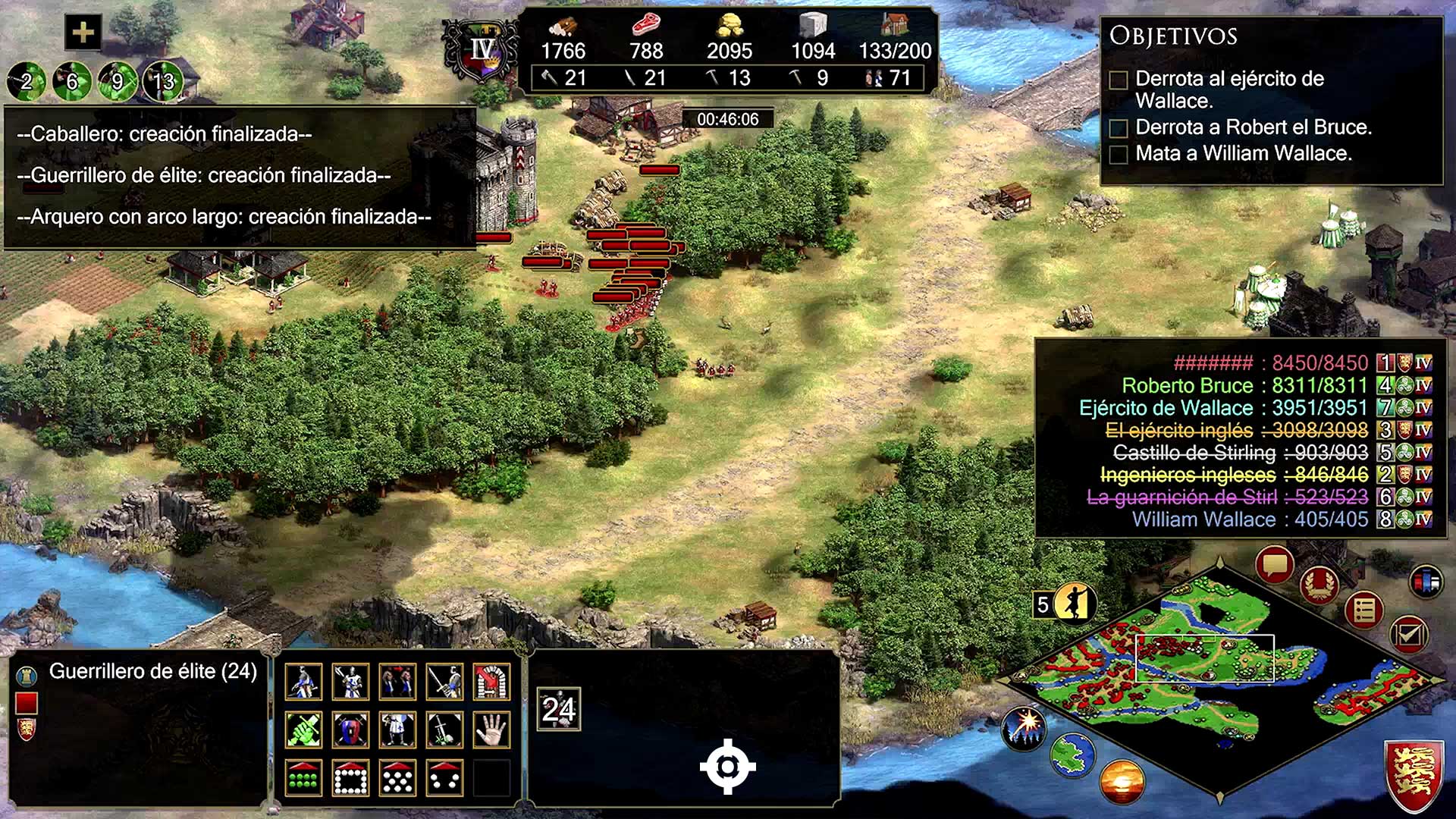Choose the open hand stop command

coord(491,730)
